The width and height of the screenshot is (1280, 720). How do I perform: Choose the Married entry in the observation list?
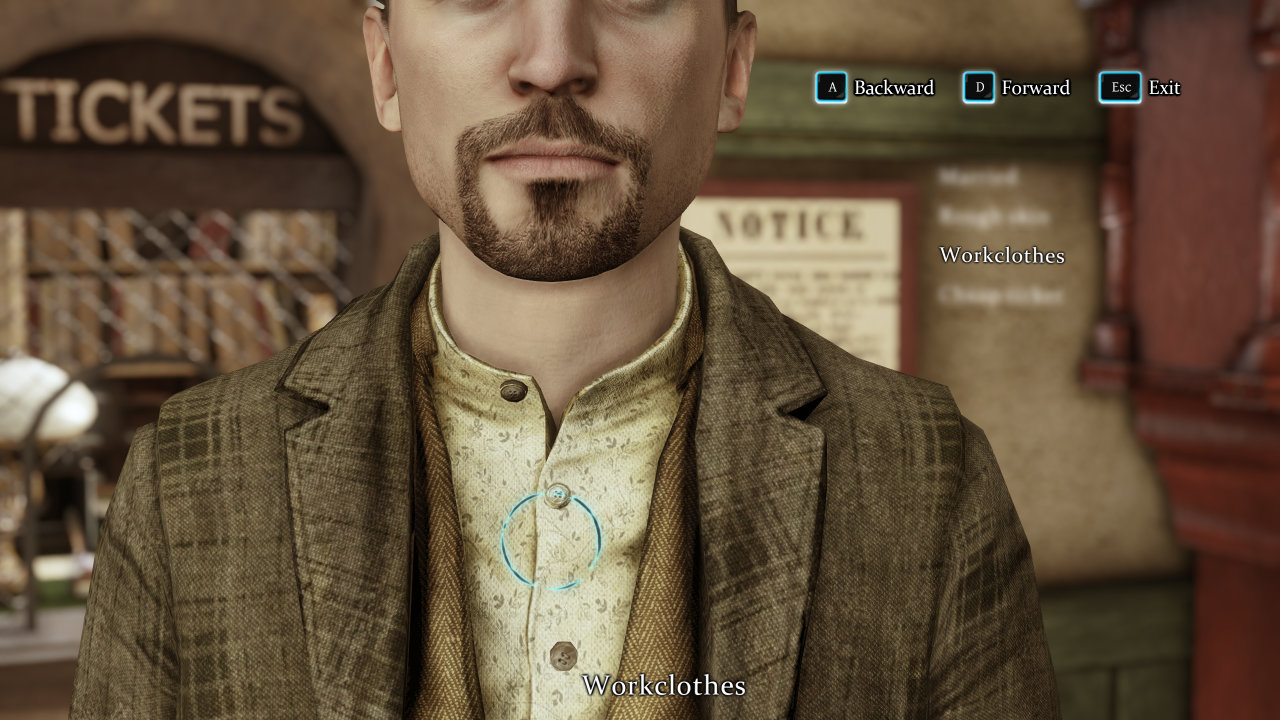977,178
